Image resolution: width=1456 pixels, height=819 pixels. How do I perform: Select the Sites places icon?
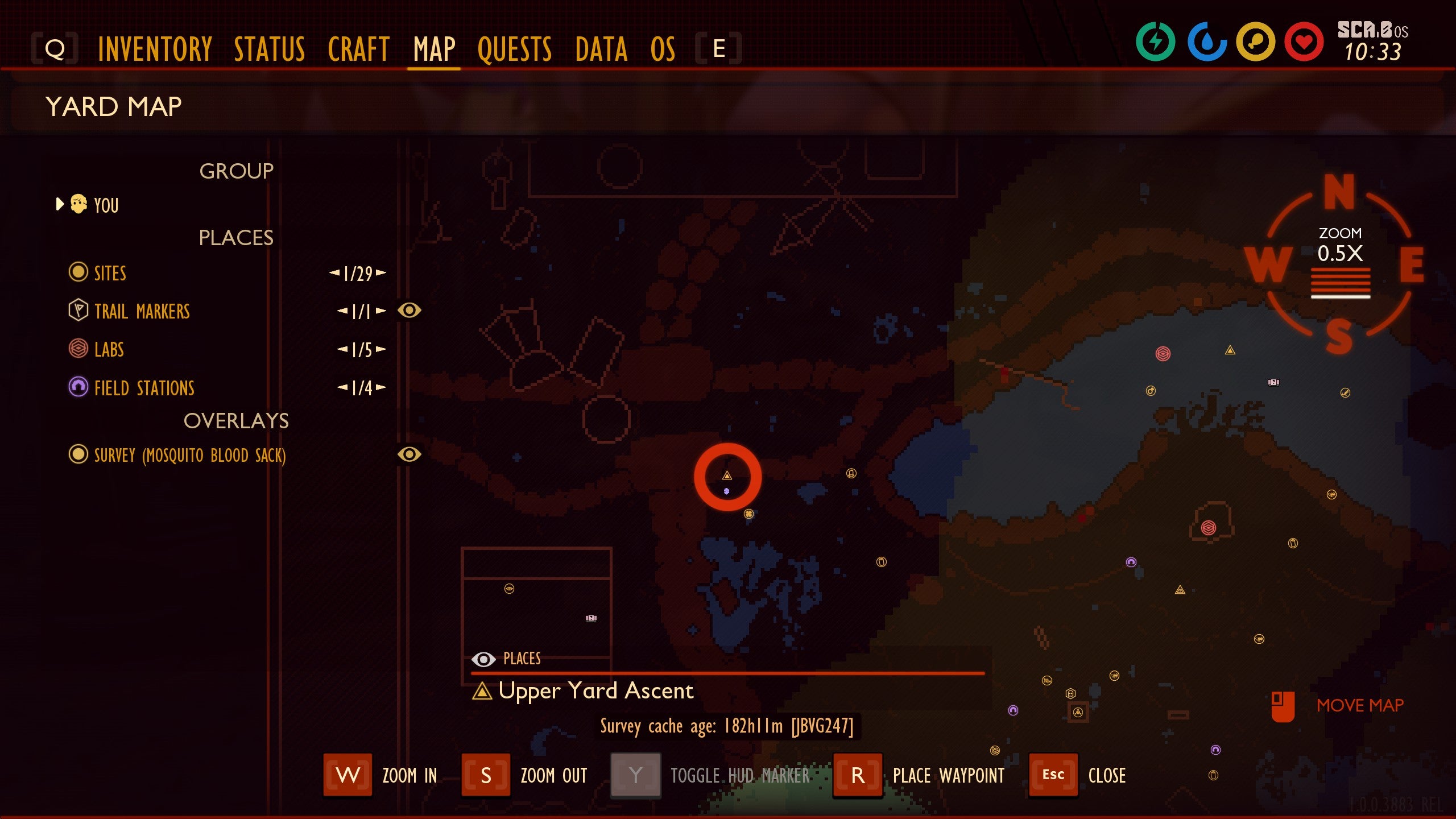pos(80,273)
